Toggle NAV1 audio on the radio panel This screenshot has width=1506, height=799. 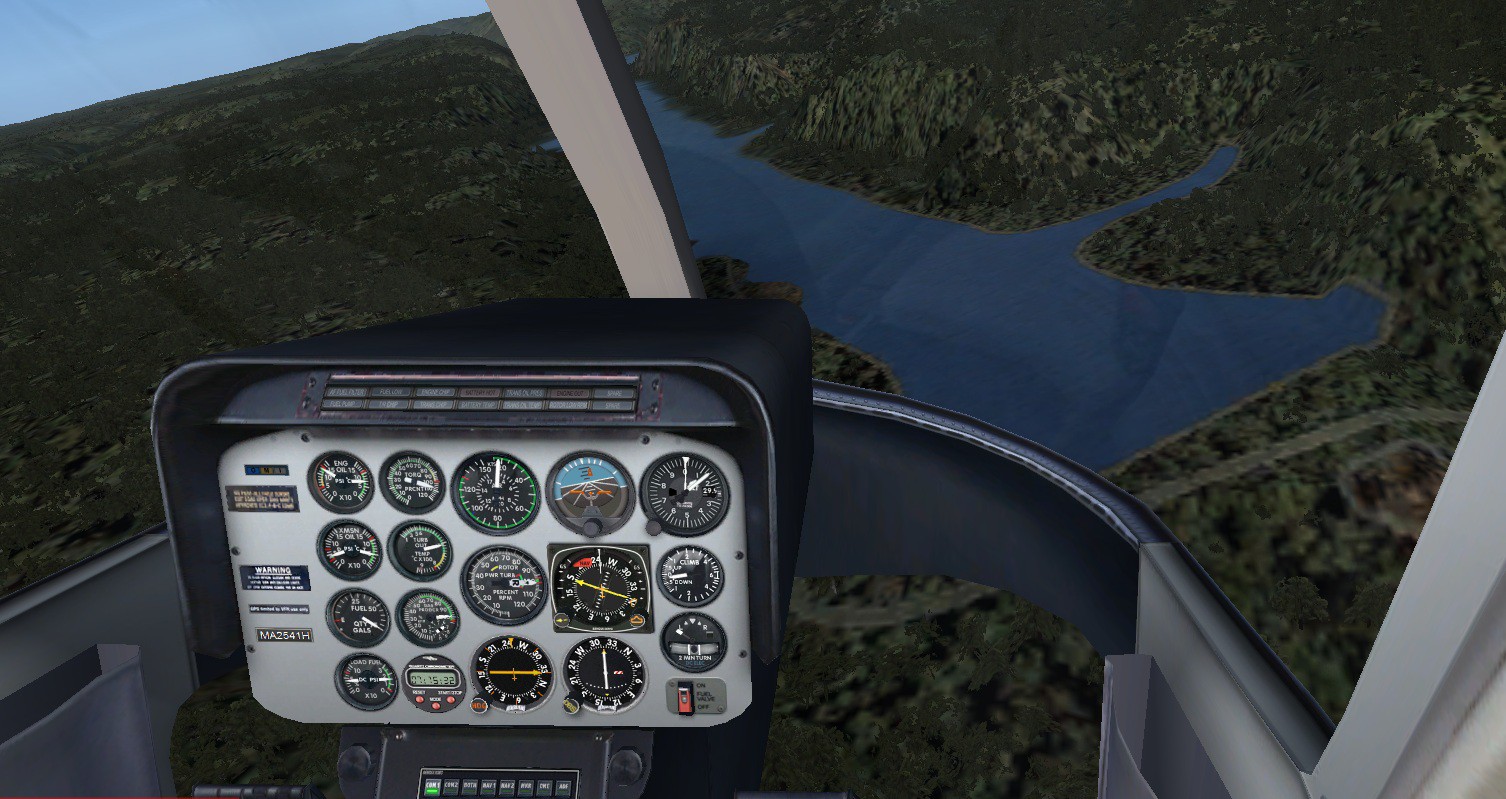pyautogui.click(x=489, y=786)
